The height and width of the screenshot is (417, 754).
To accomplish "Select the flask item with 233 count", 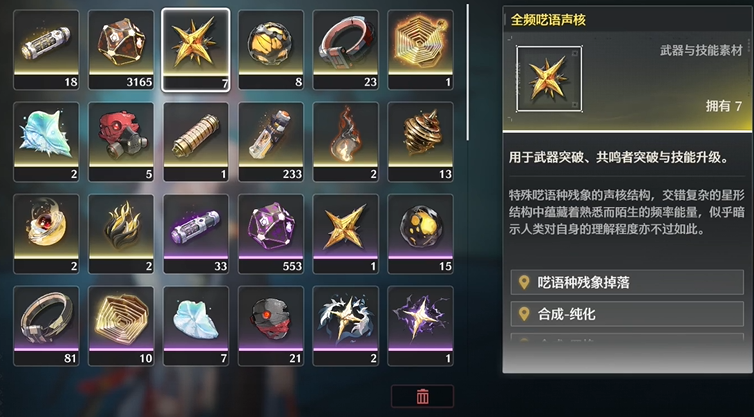I will [x=271, y=136].
